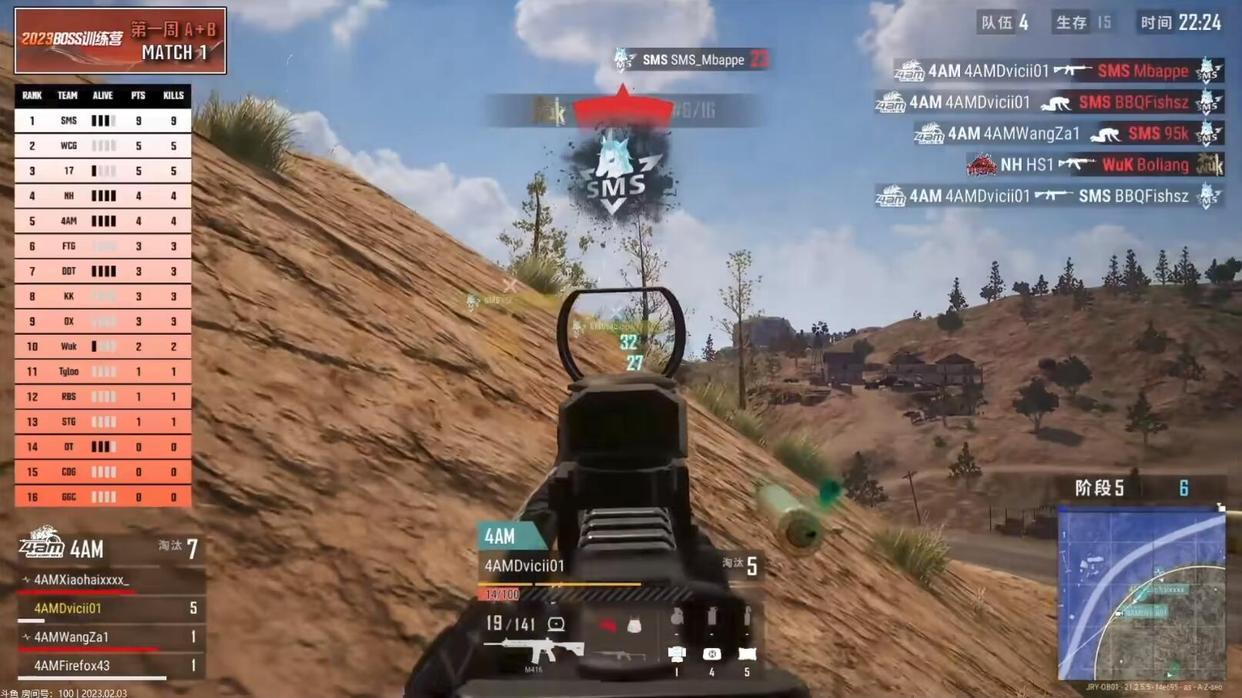Select the highlighted 4AMDvicii01 row
1242x698 pixels.
point(110,608)
